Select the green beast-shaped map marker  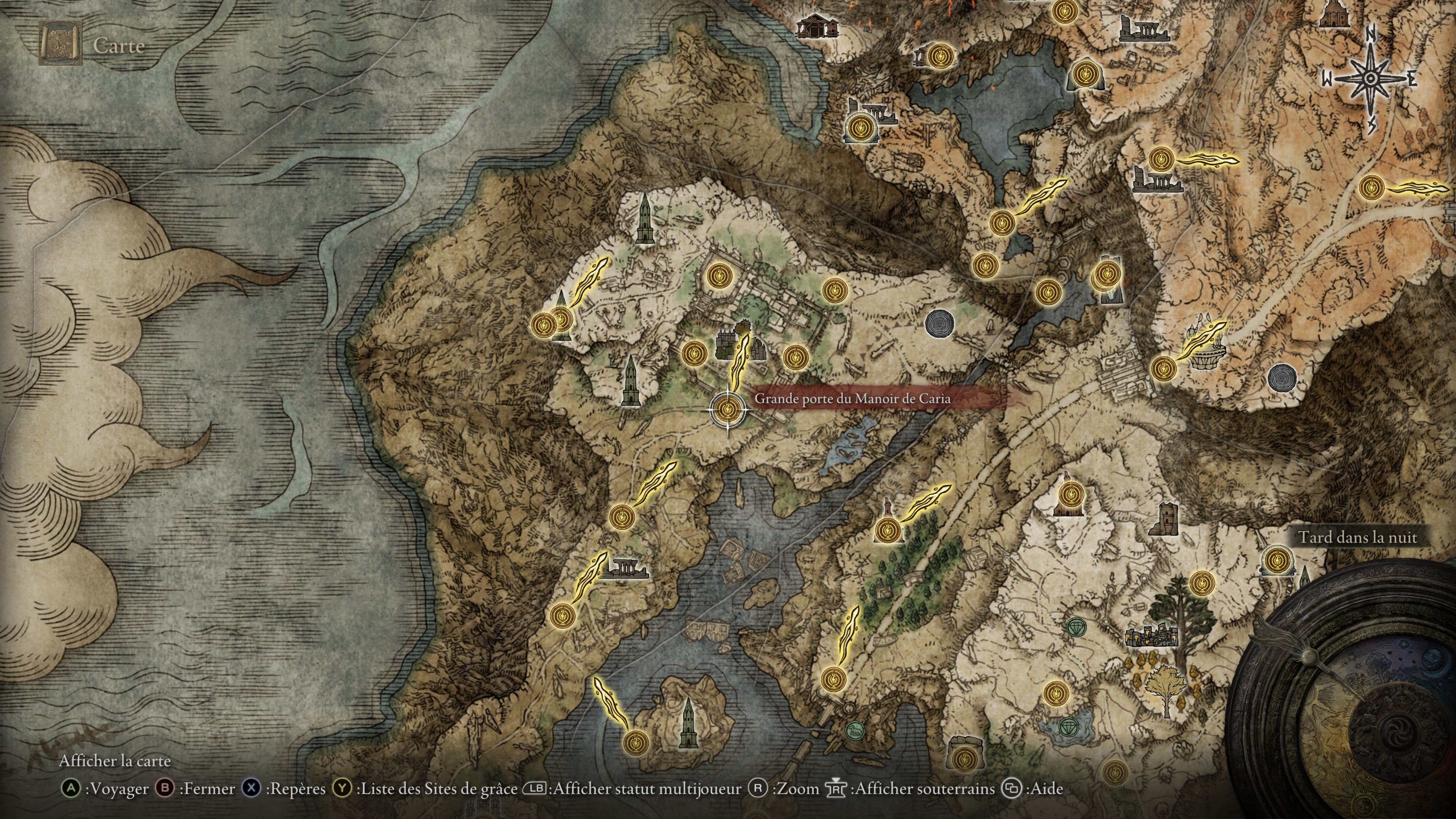(855, 730)
